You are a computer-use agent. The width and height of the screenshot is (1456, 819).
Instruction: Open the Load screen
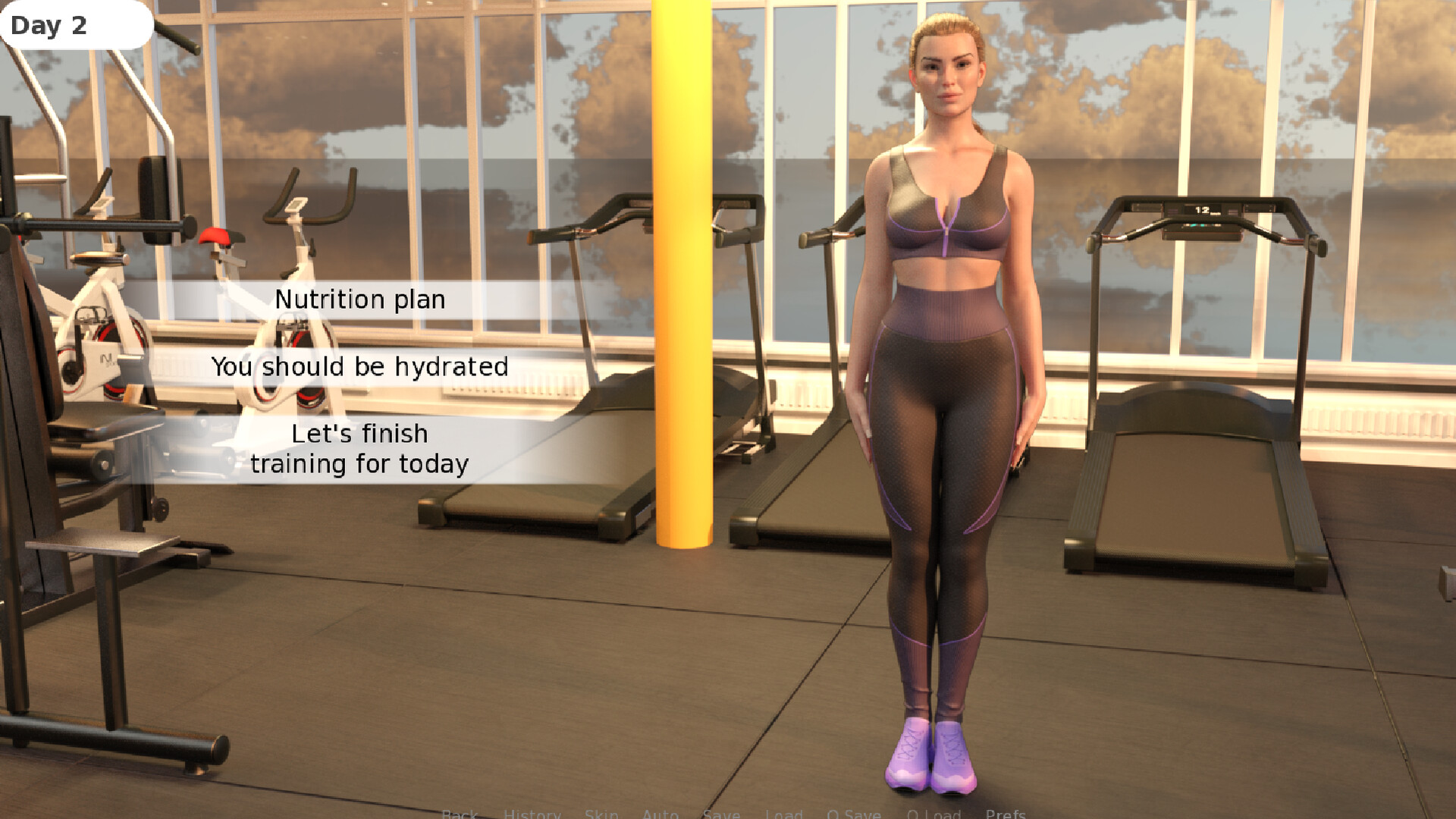pyautogui.click(x=785, y=814)
